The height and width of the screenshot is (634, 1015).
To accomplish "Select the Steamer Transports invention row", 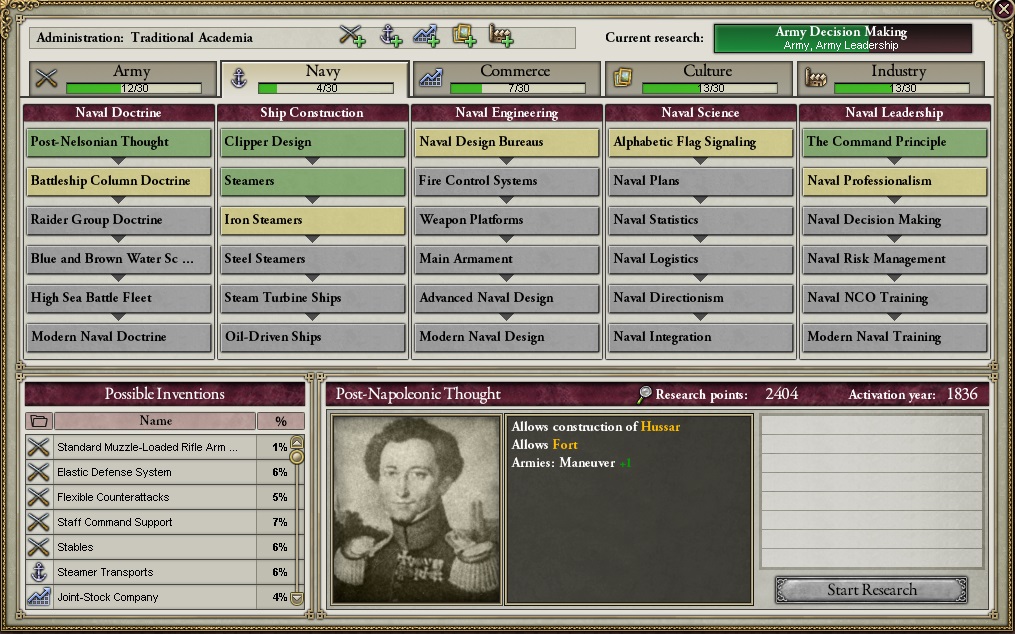I will pos(145,572).
